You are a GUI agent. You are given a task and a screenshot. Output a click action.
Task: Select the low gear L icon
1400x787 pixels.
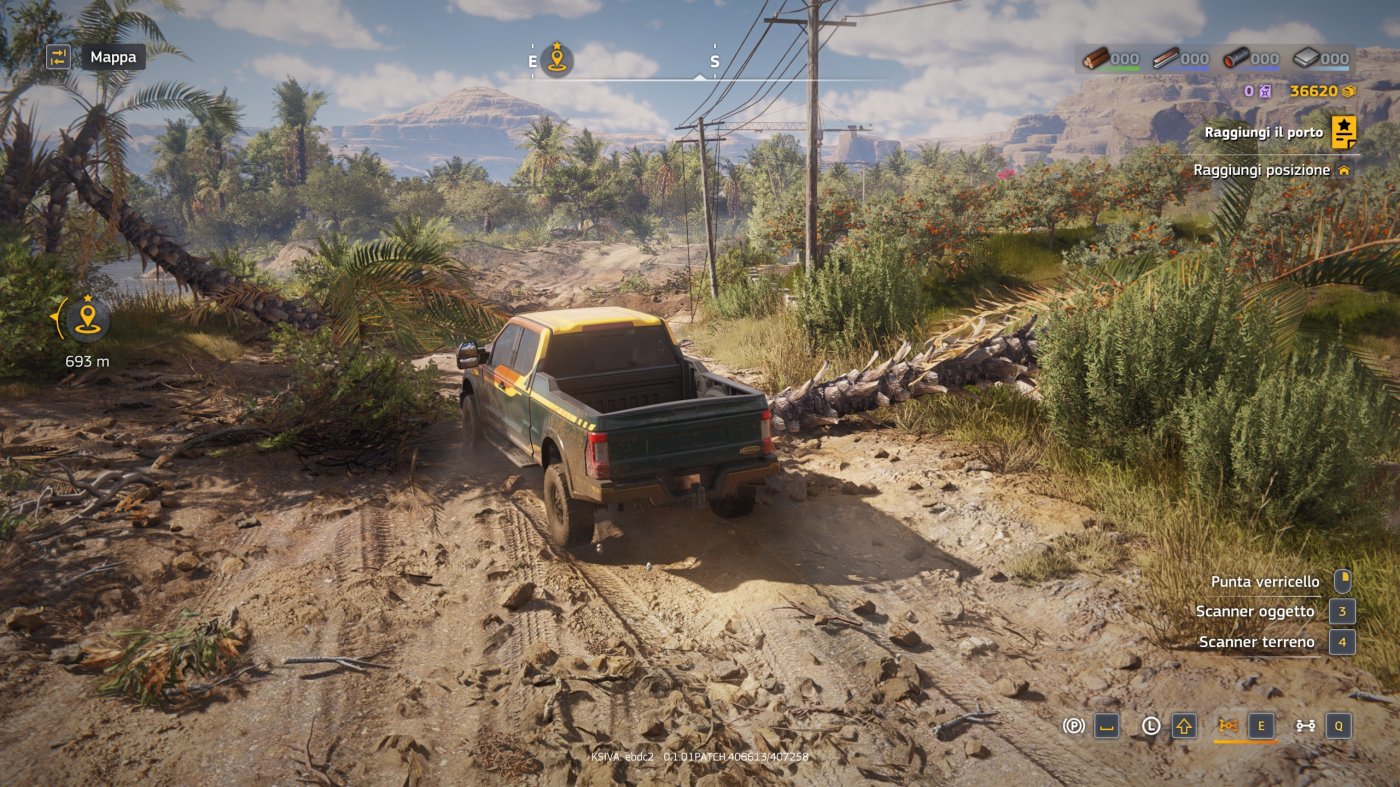(x=1151, y=726)
